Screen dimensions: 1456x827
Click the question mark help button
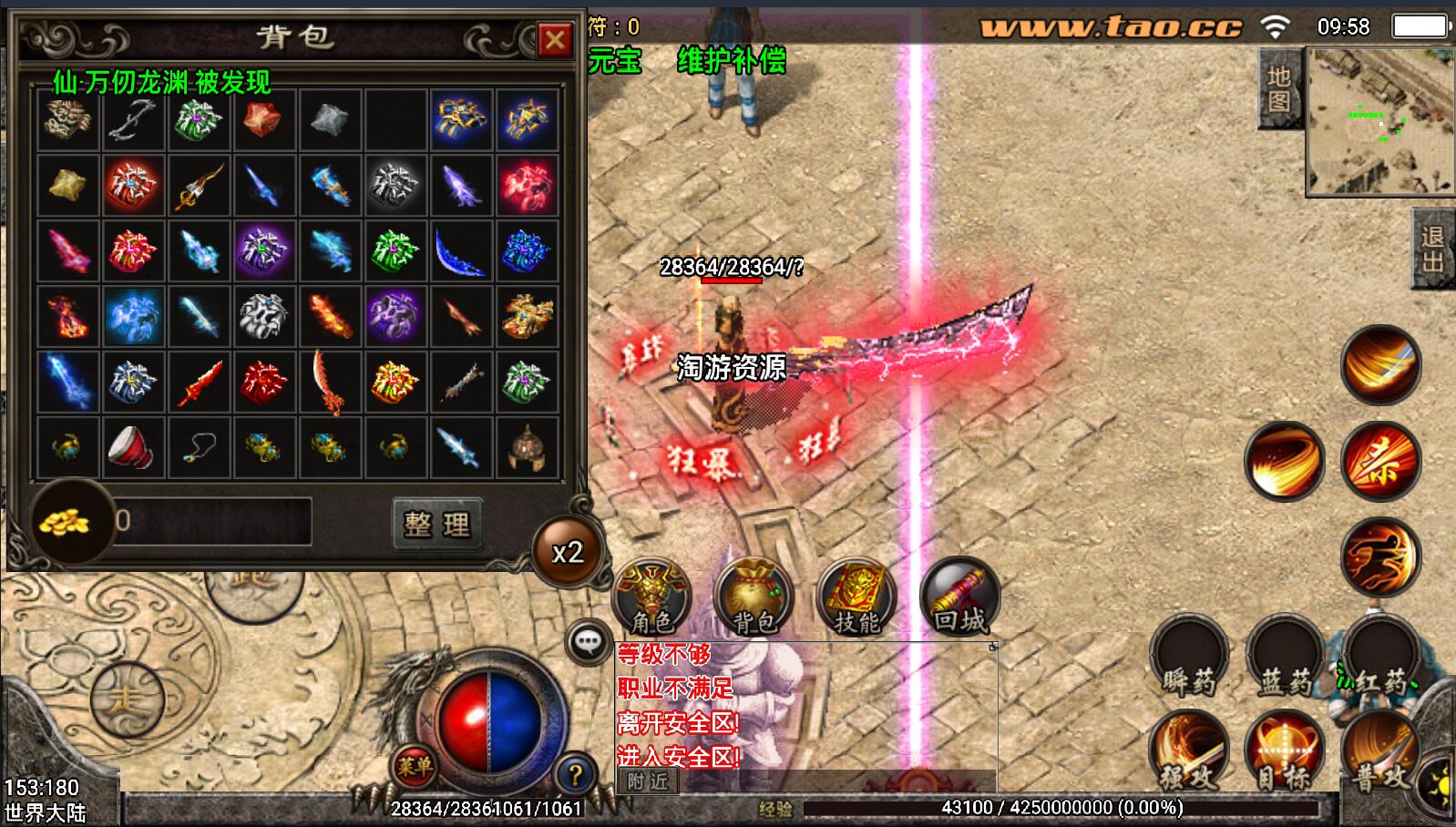point(574,775)
